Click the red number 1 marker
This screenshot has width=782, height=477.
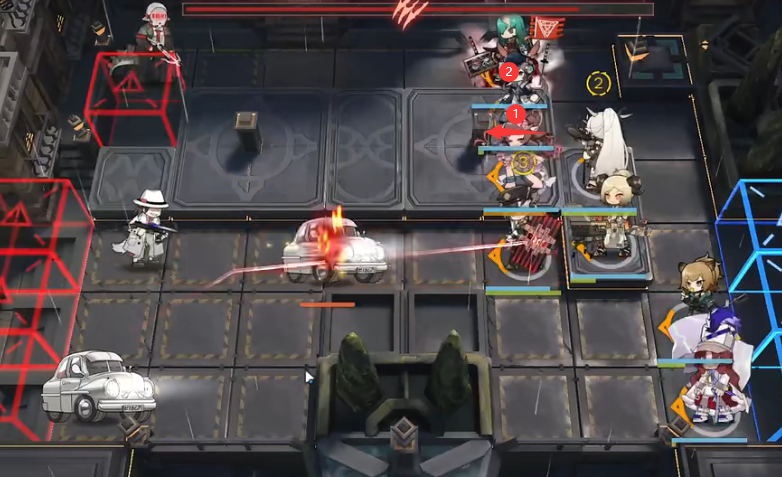click(x=516, y=114)
